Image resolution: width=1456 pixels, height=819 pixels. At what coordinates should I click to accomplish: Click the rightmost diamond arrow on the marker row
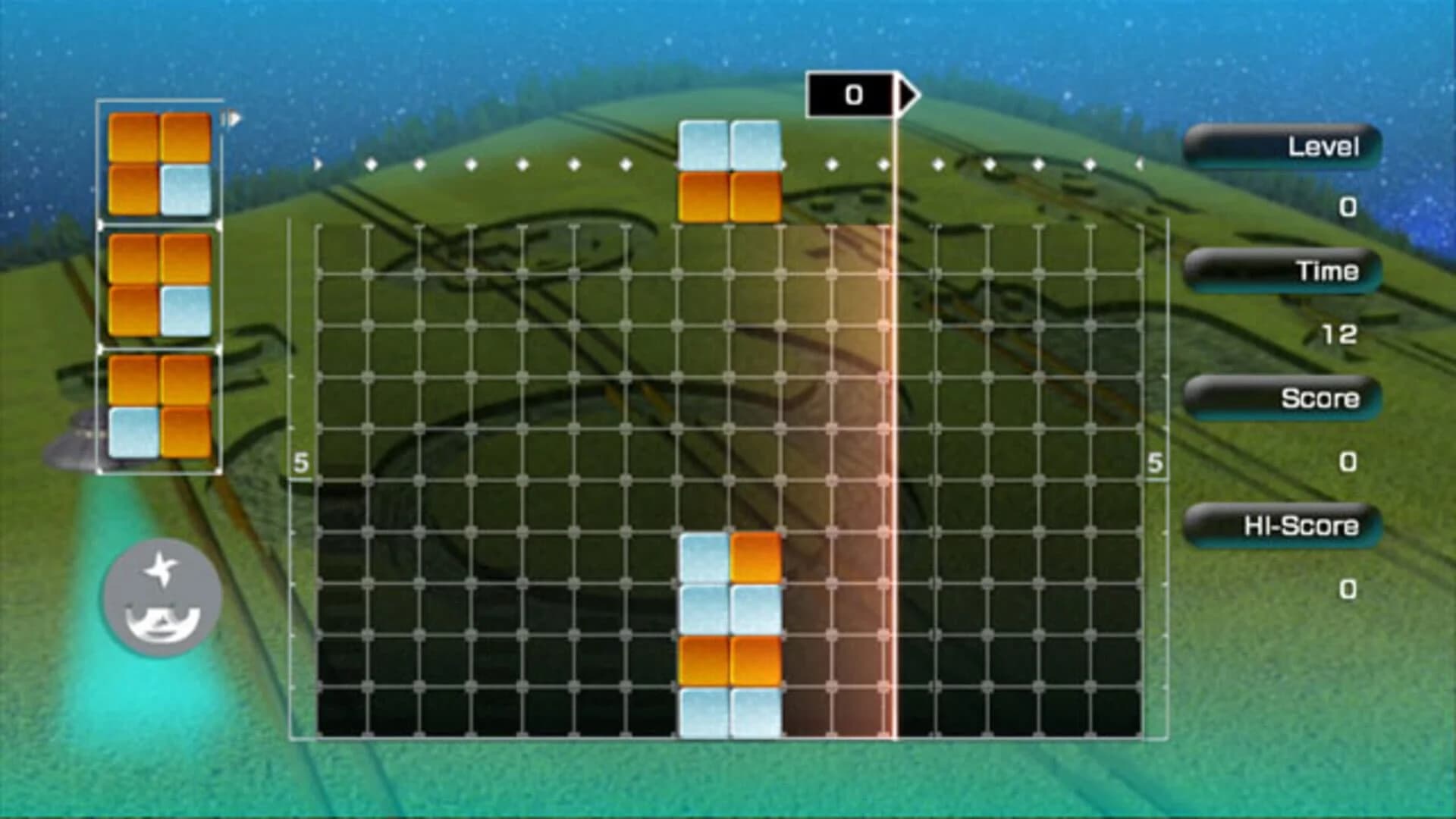pos(1139,162)
